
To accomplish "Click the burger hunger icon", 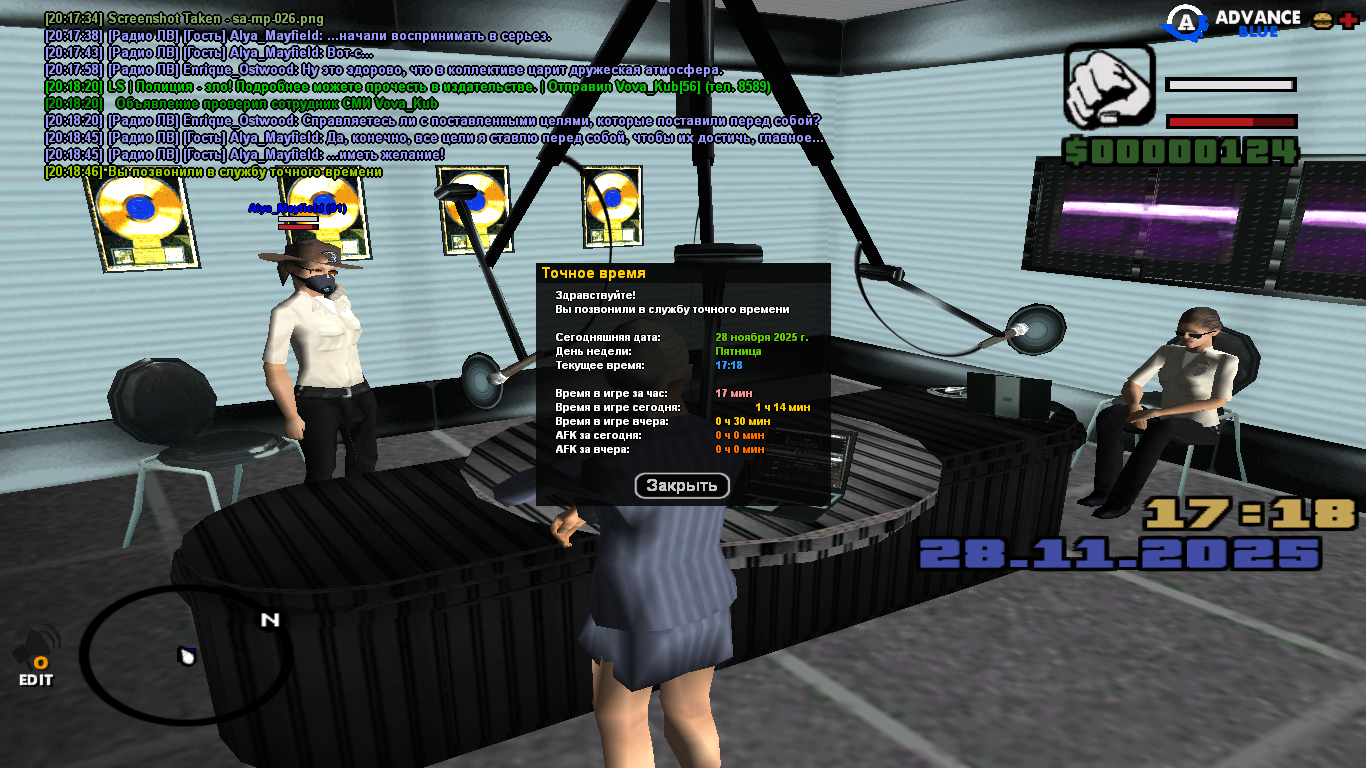I will tap(1322, 20).
